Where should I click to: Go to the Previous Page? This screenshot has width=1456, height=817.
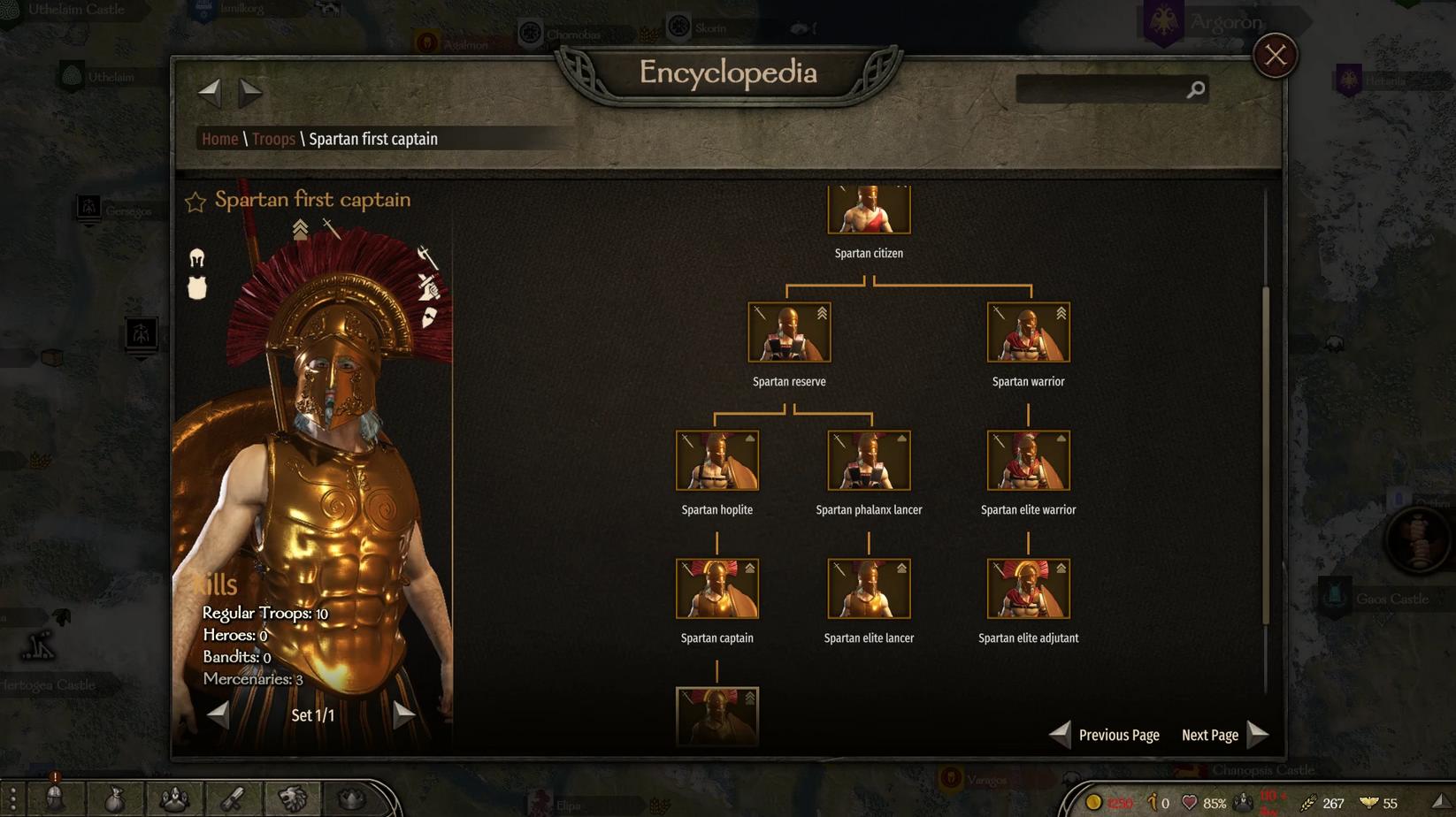click(x=1105, y=735)
